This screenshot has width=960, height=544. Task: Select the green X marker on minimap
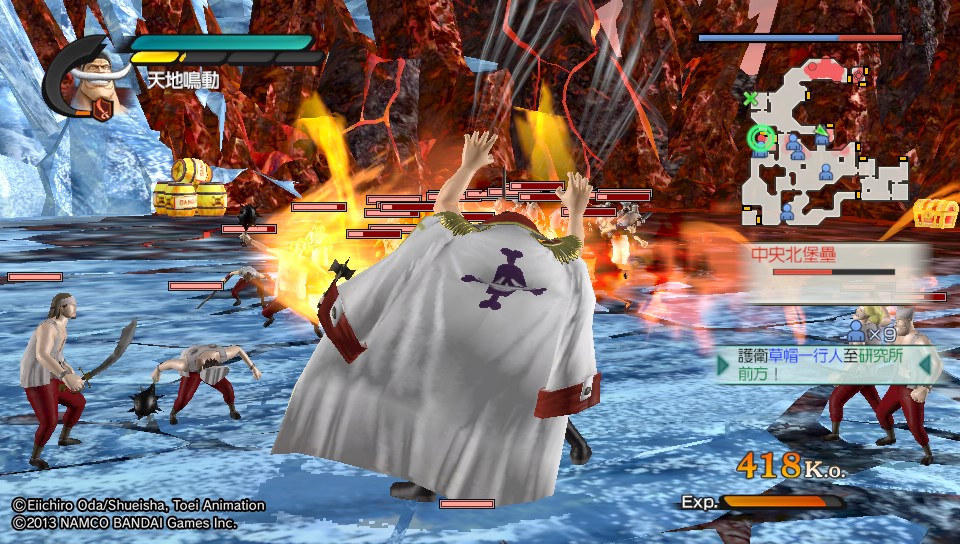click(750, 98)
